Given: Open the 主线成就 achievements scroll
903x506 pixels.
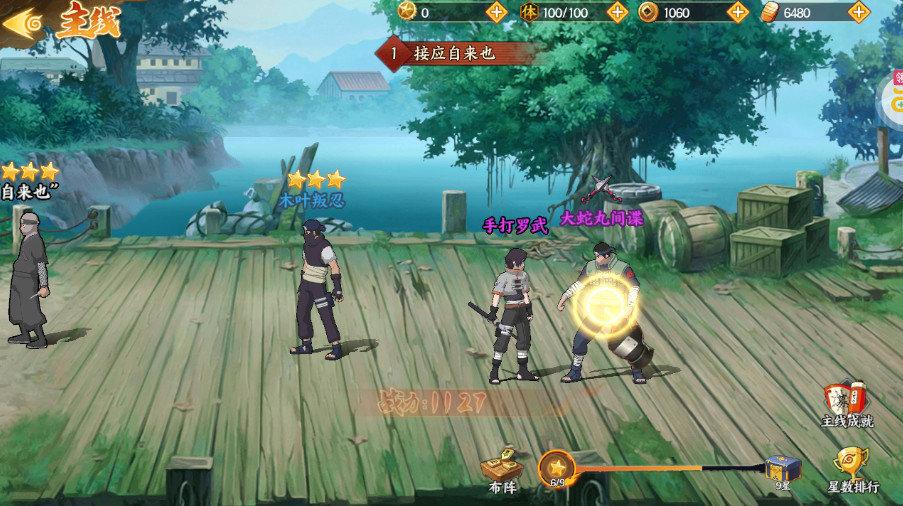Looking at the screenshot, I should coord(847,403).
